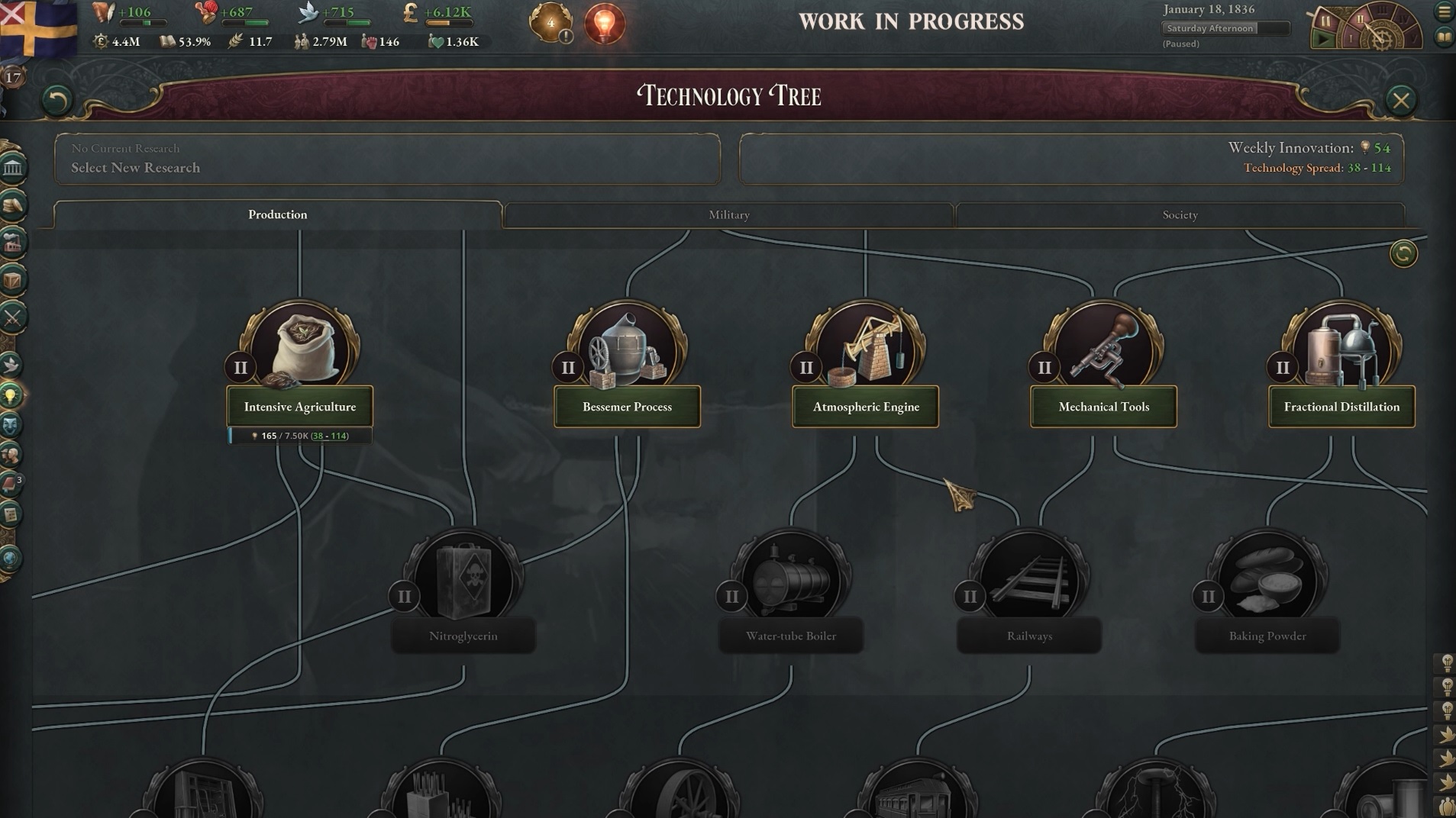The height and width of the screenshot is (818, 1456).
Task: Switch to the Military tab
Action: click(x=728, y=215)
